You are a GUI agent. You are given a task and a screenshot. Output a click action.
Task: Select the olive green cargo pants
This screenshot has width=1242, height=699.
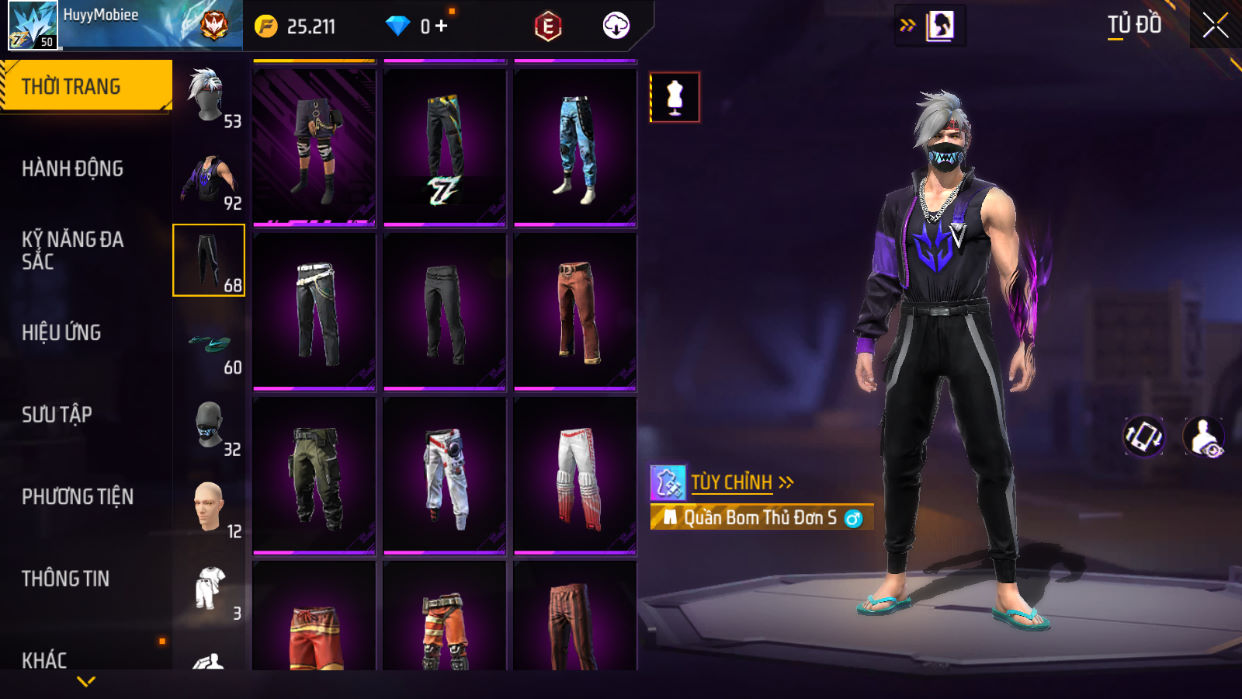(x=315, y=475)
